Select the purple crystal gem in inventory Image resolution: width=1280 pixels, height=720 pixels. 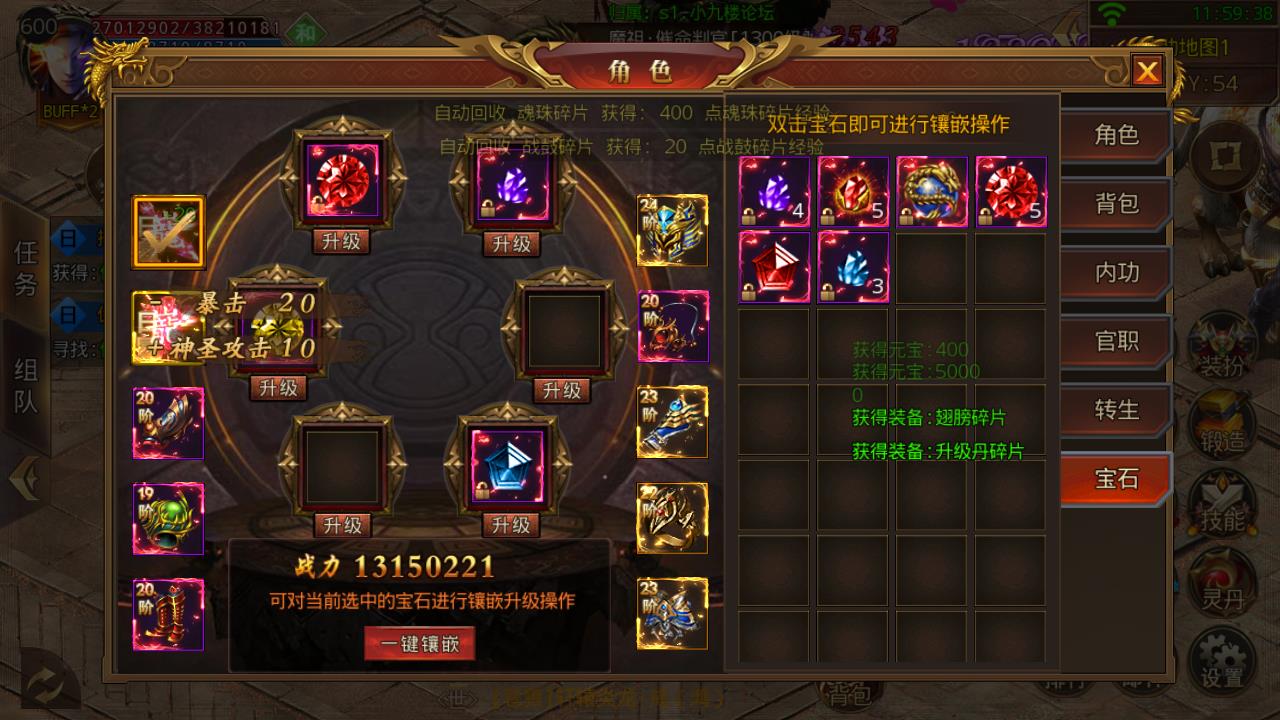tap(774, 191)
